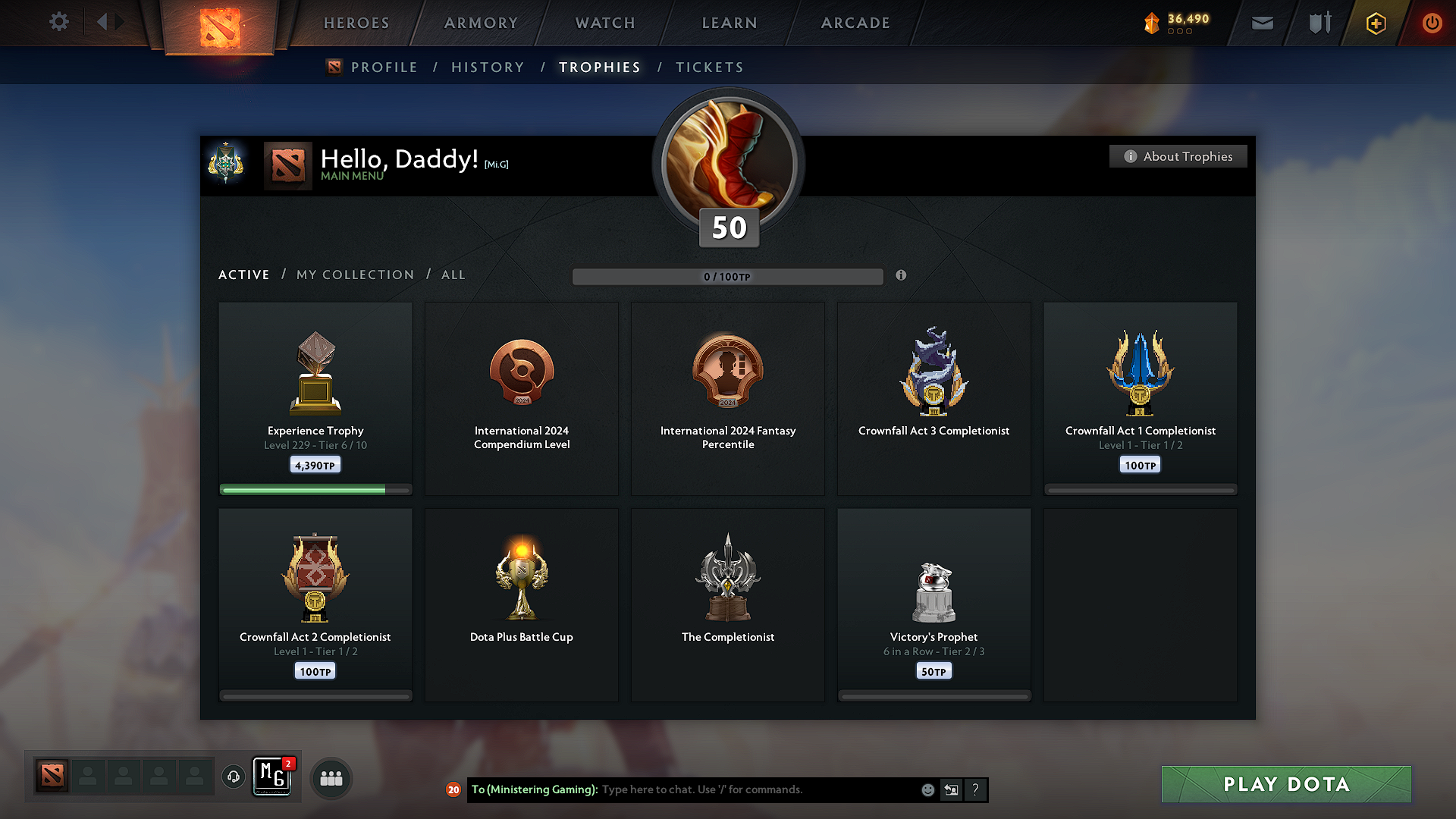Open the settings gear icon
1456x819 pixels.
tap(58, 22)
